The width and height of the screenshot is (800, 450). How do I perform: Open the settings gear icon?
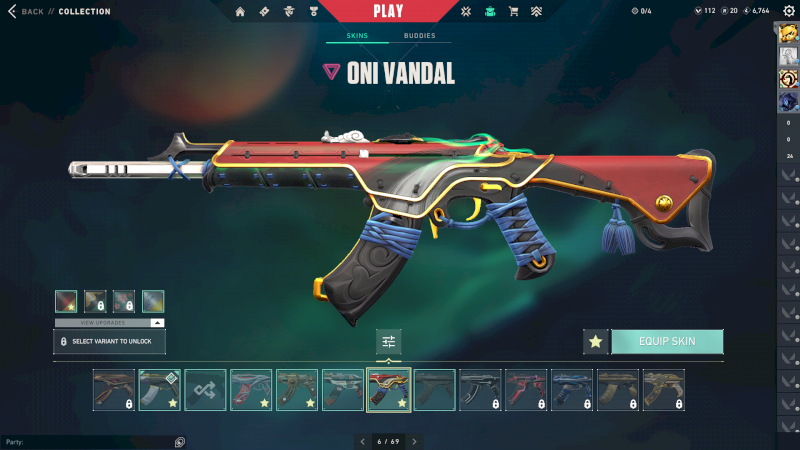(x=788, y=11)
